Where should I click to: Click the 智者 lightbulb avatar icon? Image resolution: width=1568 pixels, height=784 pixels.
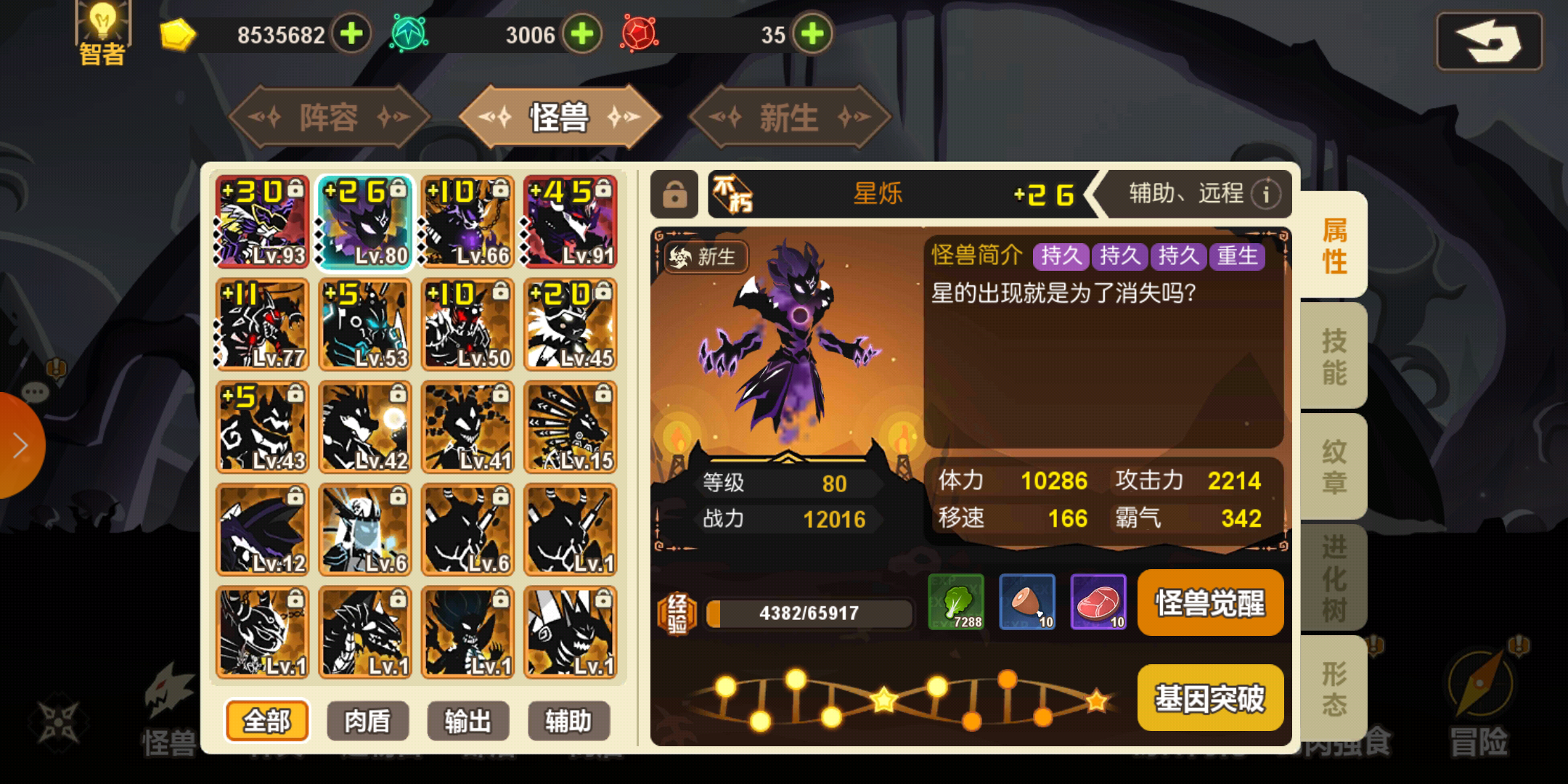pos(102,29)
